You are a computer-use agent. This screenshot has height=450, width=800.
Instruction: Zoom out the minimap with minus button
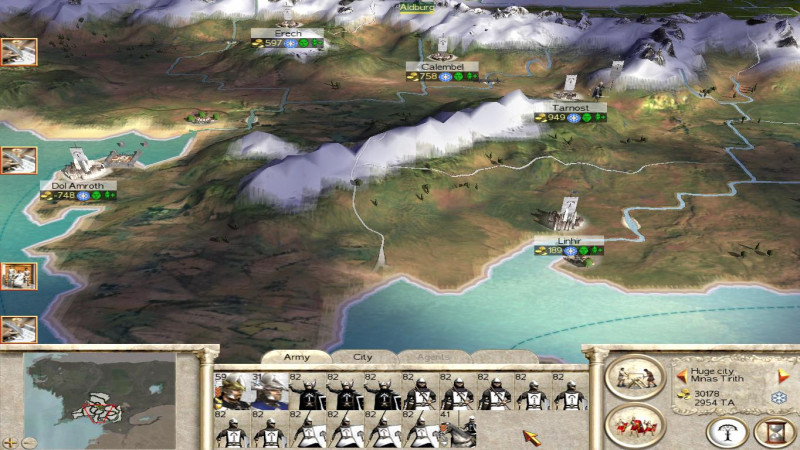pyautogui.click(x=28, y=441)
